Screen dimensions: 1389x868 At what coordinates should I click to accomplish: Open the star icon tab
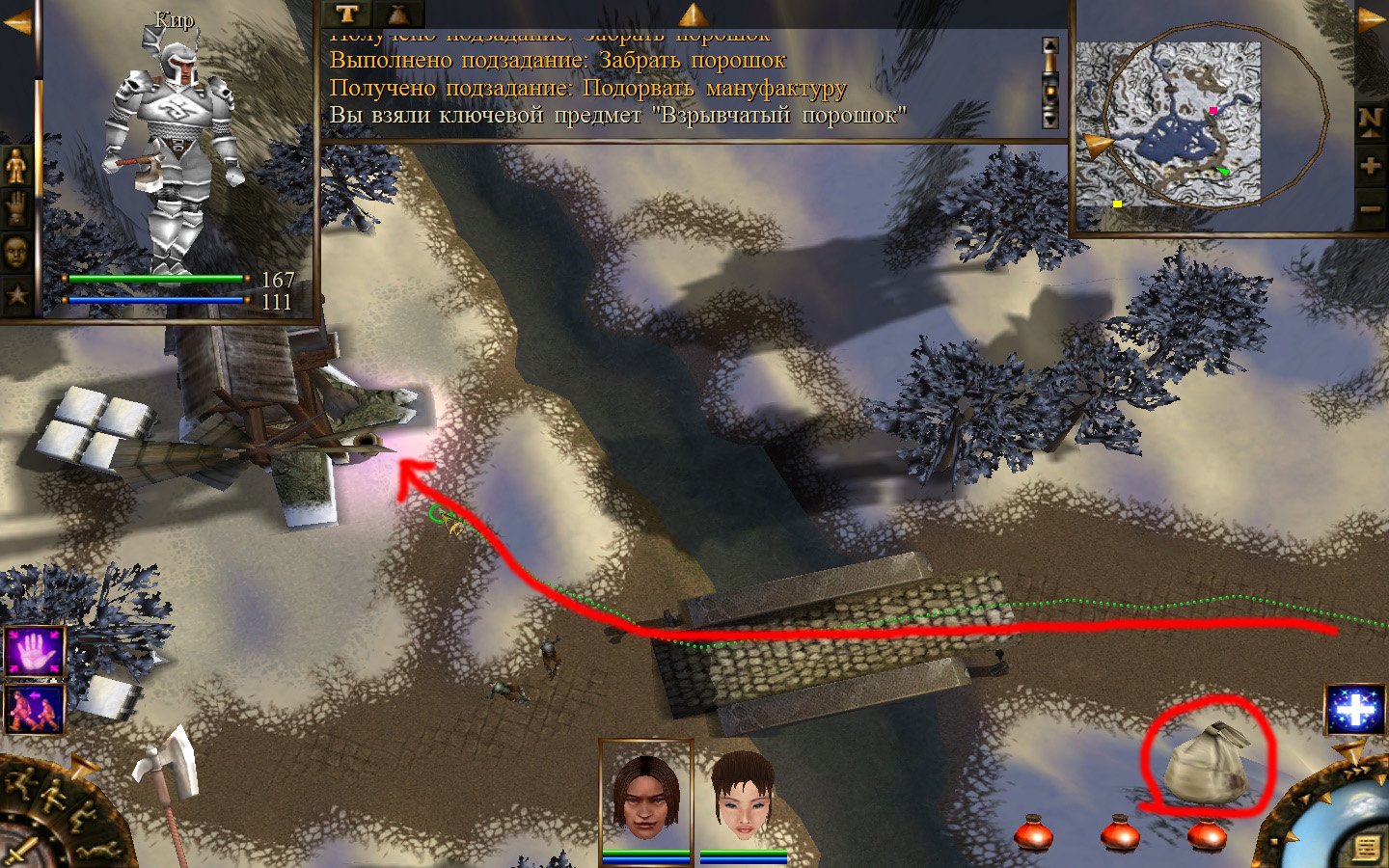16,294
